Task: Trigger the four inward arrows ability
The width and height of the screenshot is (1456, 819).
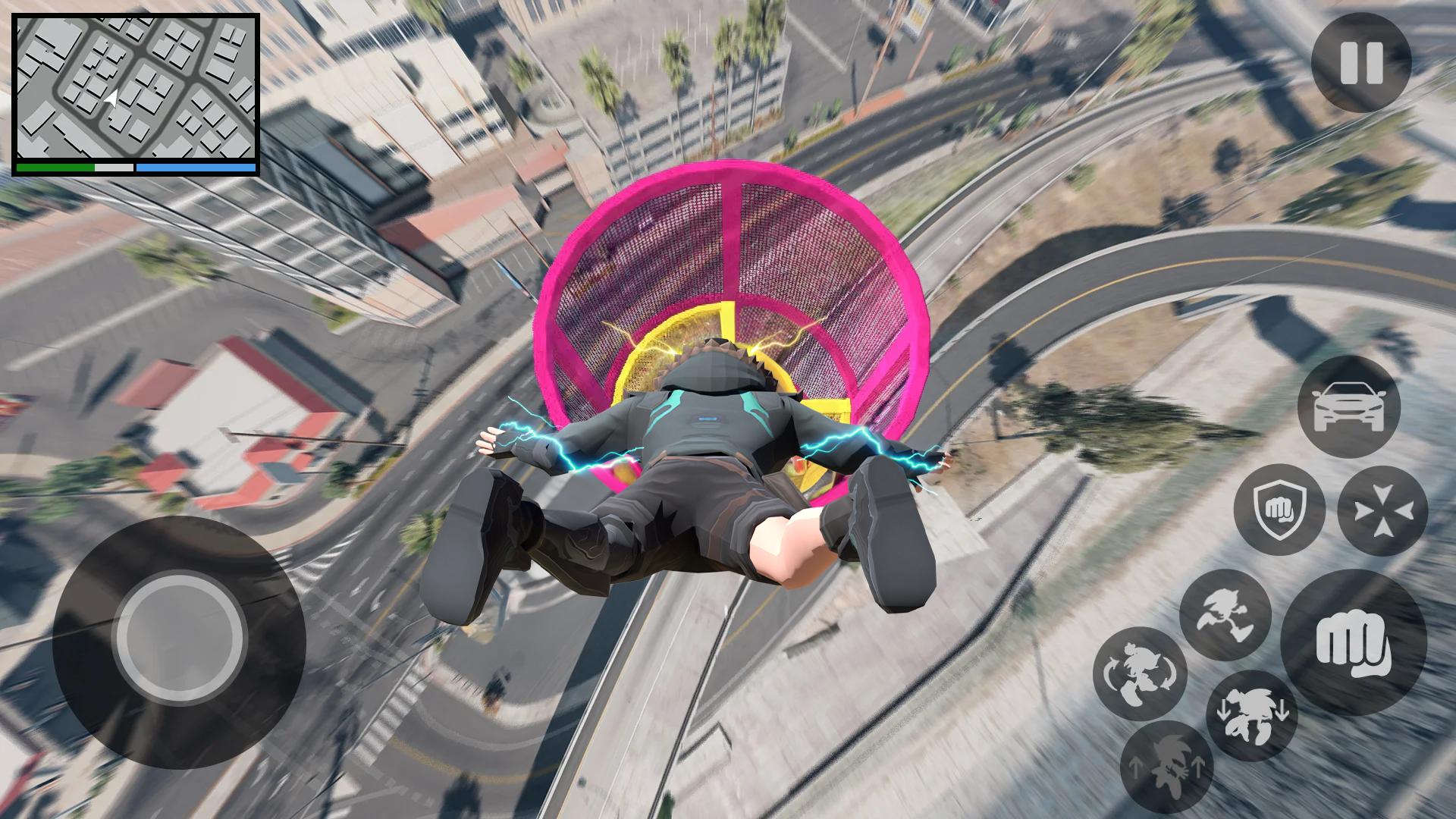Action: pyautogui.click(x=1382, y=510)
